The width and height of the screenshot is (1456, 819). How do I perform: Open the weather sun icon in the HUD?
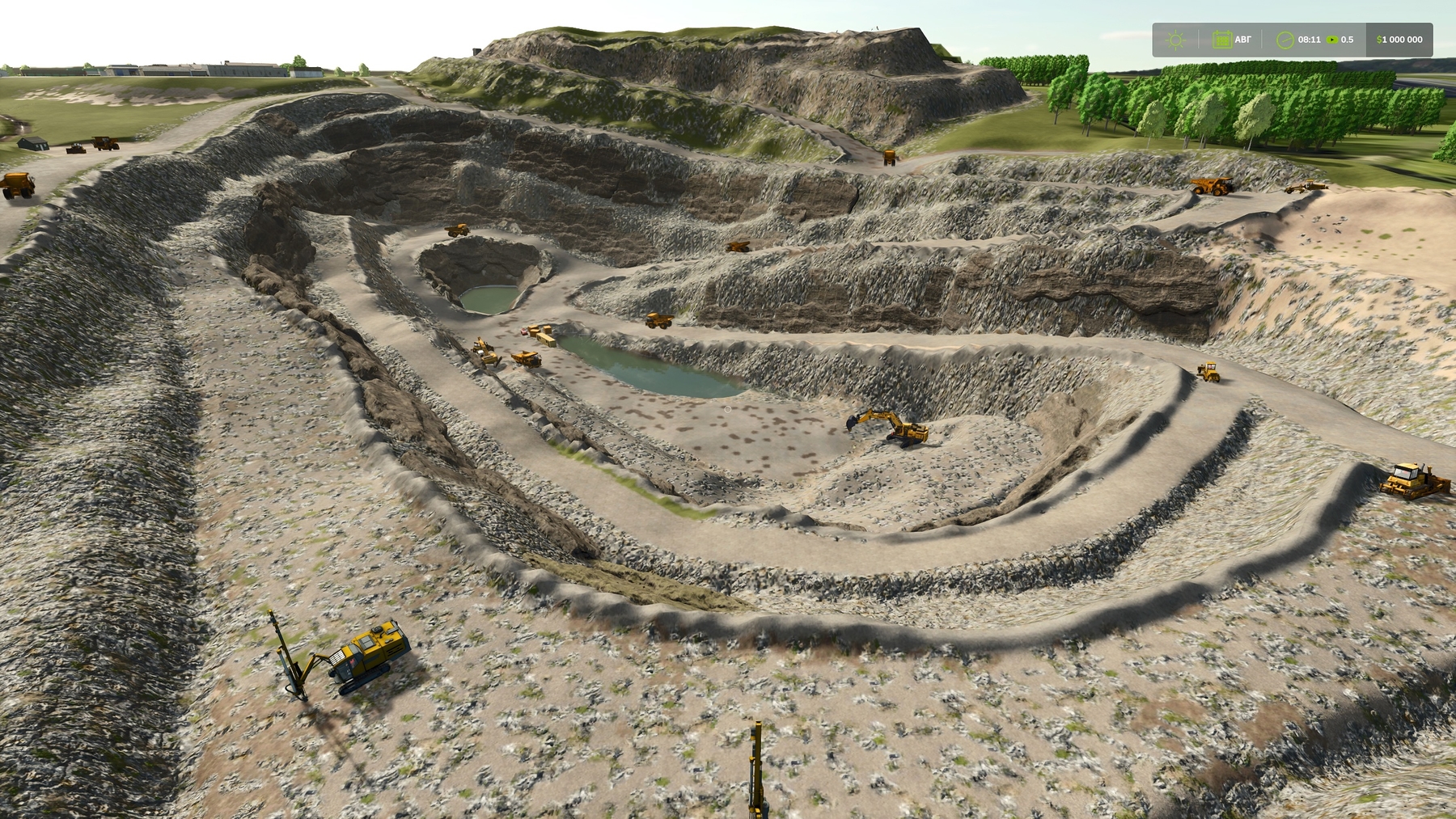pos(1175,40)
